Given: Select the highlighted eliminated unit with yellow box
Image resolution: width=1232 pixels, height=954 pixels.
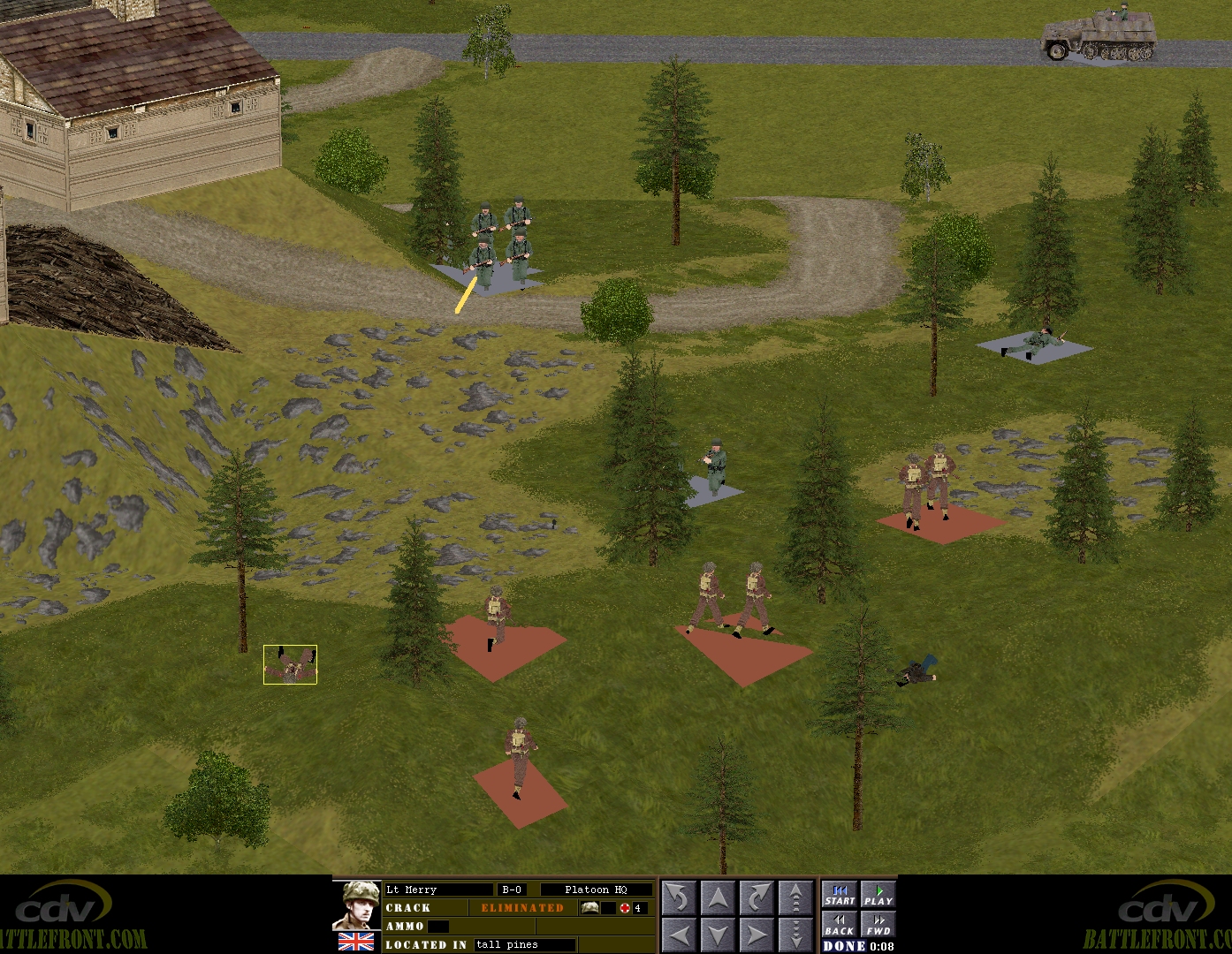Looking at the screenshot, I should click(x=290, y=664).
